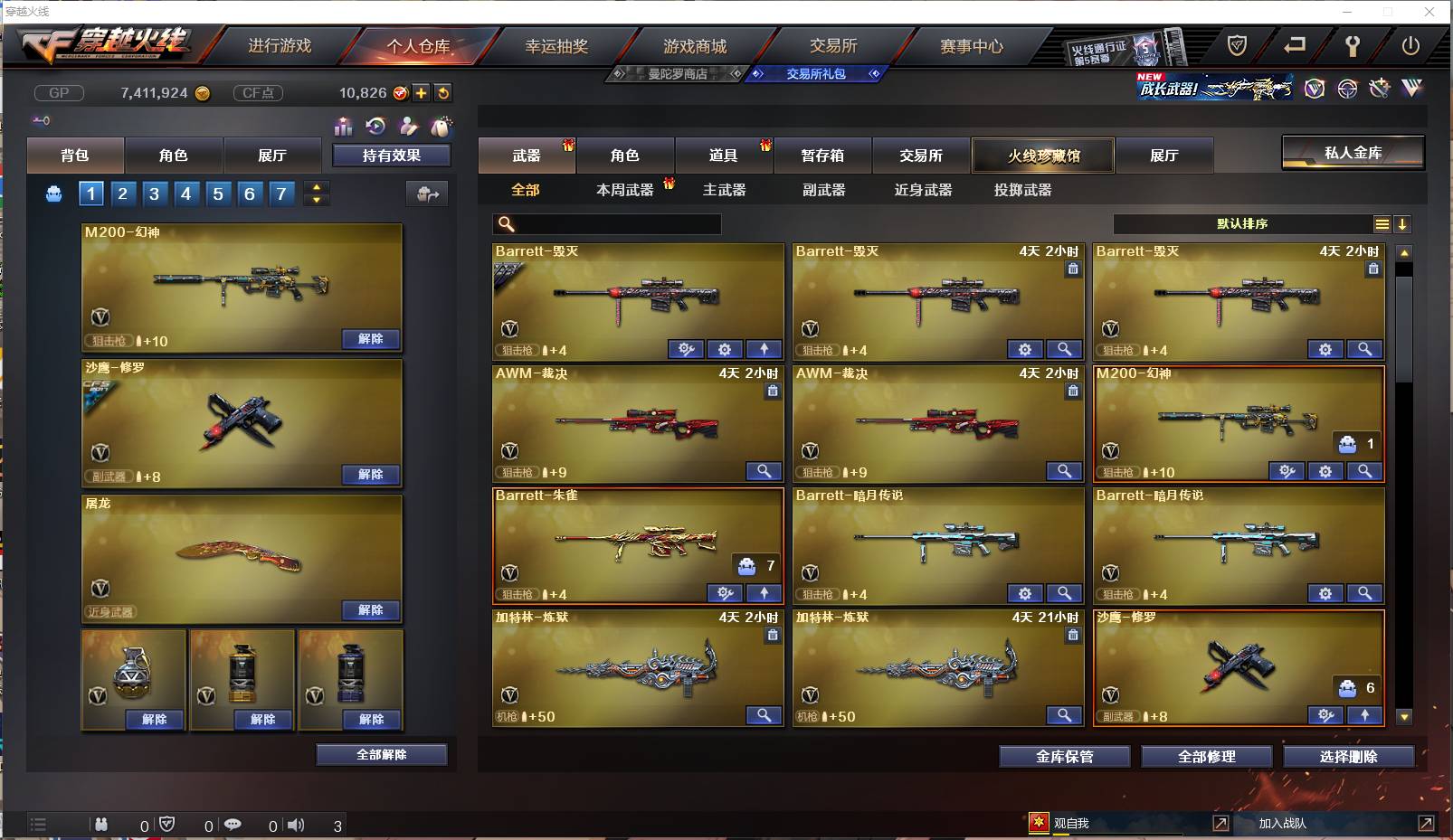Open the nickname edit icon with the pencil

[410, 127]
